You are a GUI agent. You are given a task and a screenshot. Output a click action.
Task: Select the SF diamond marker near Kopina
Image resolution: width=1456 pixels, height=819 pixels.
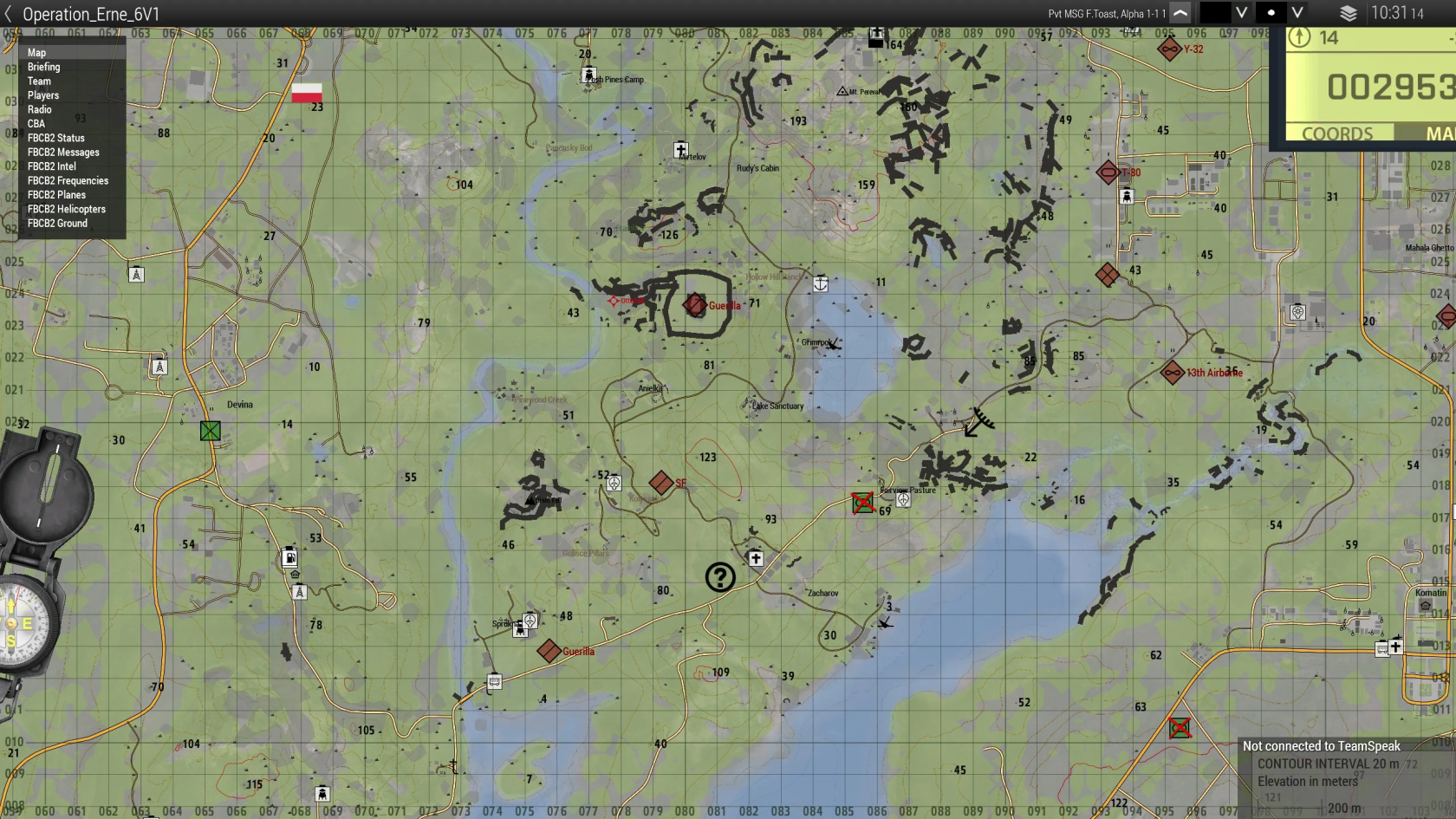point(660,483)
